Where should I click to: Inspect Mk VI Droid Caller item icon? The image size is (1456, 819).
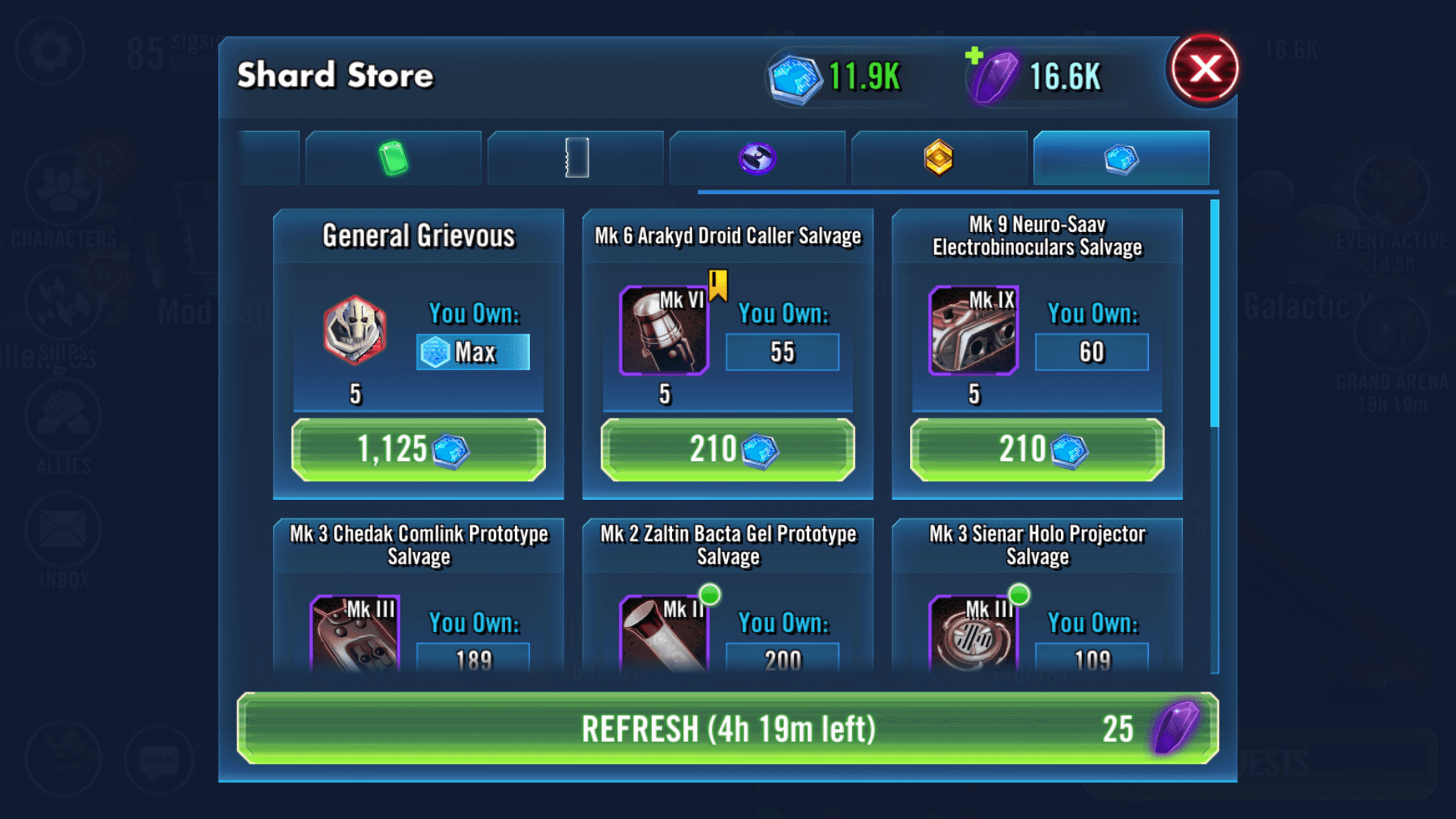[x=664, y=330]
